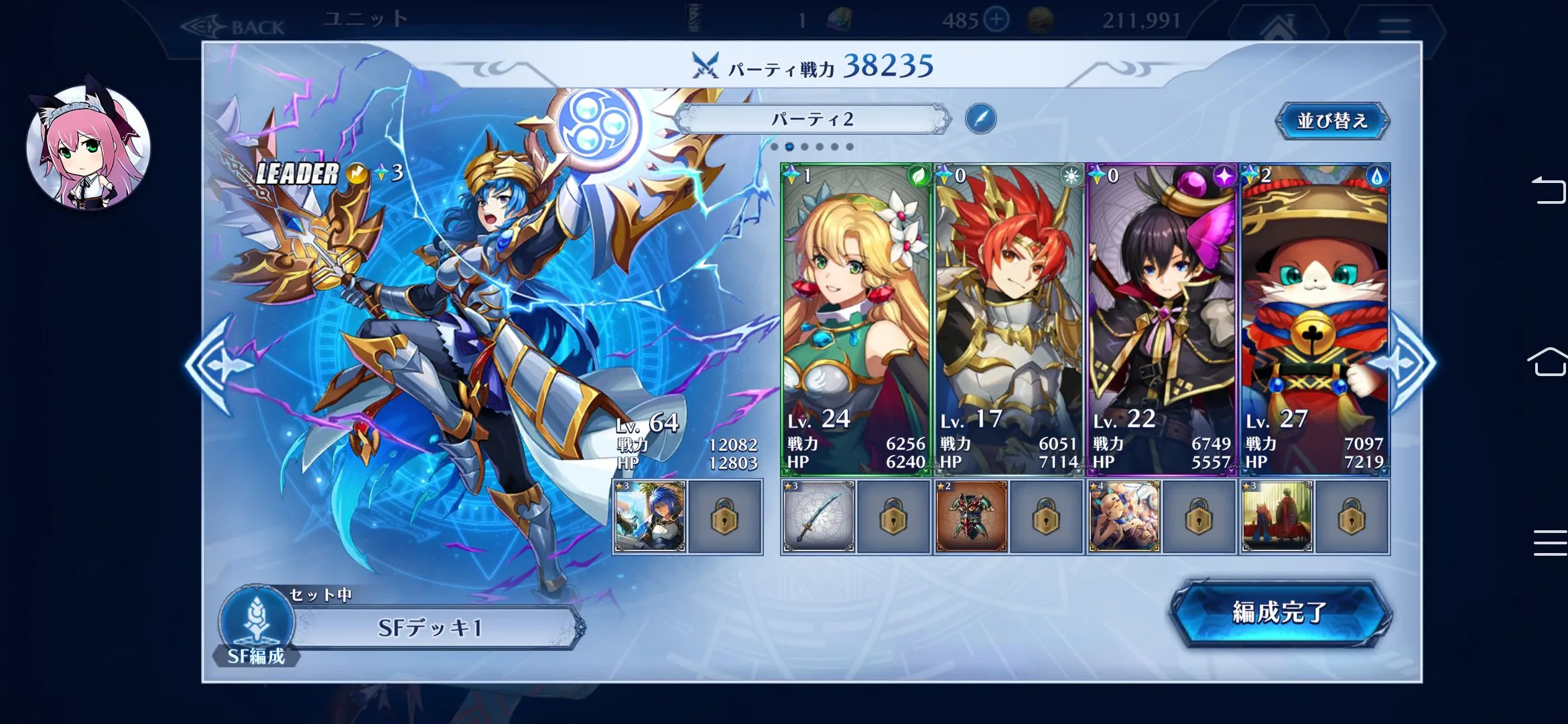The width and height of the screenshot is (1568, 724).
Task: Open the leader's blue-haired equipment card slot
Action: [650, 517]
